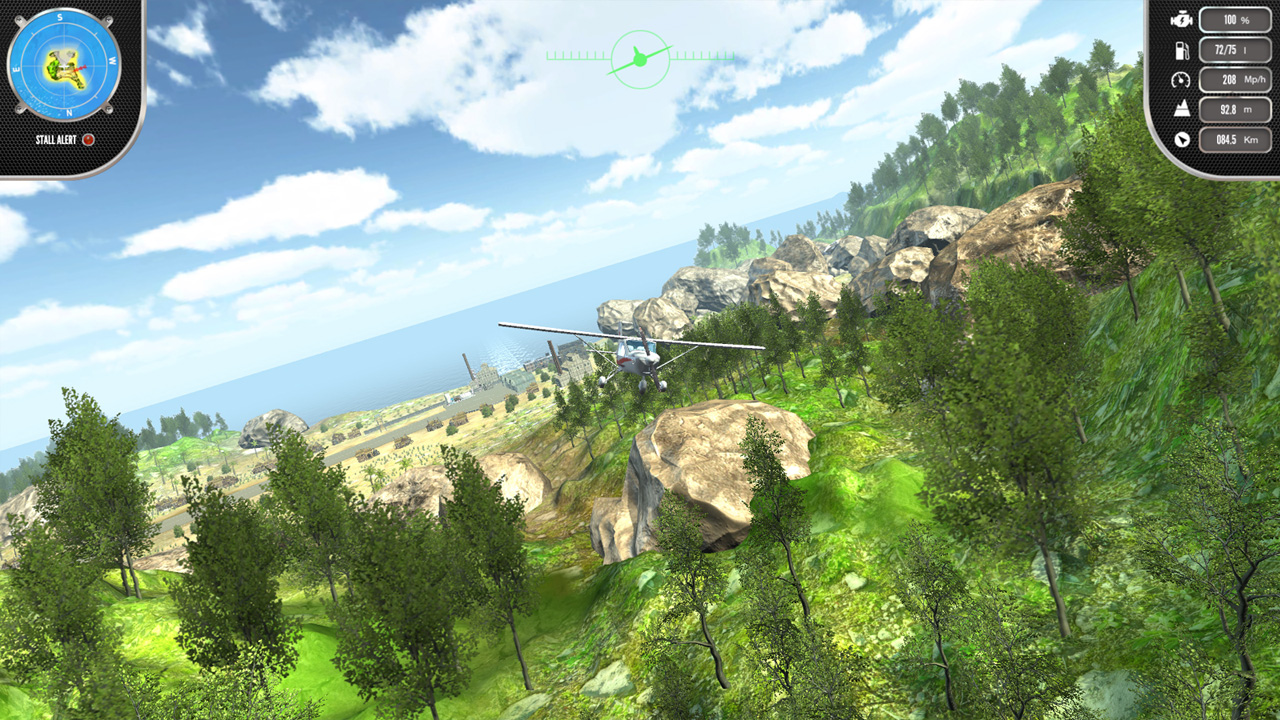The image size is (1280, 720).
Task: Click the STALL ALERT label text
Action: [56, 139]
